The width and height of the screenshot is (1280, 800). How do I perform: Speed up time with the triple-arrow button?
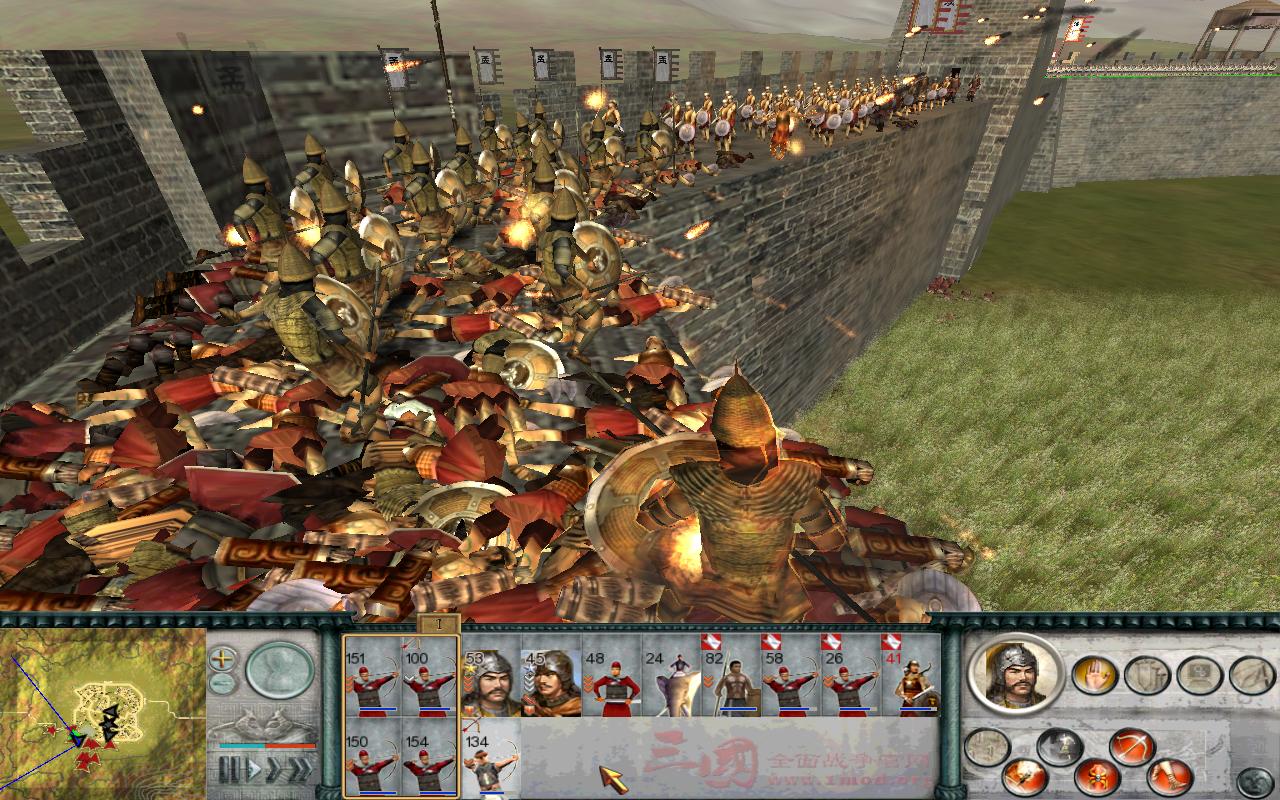(x=300, y=767)
